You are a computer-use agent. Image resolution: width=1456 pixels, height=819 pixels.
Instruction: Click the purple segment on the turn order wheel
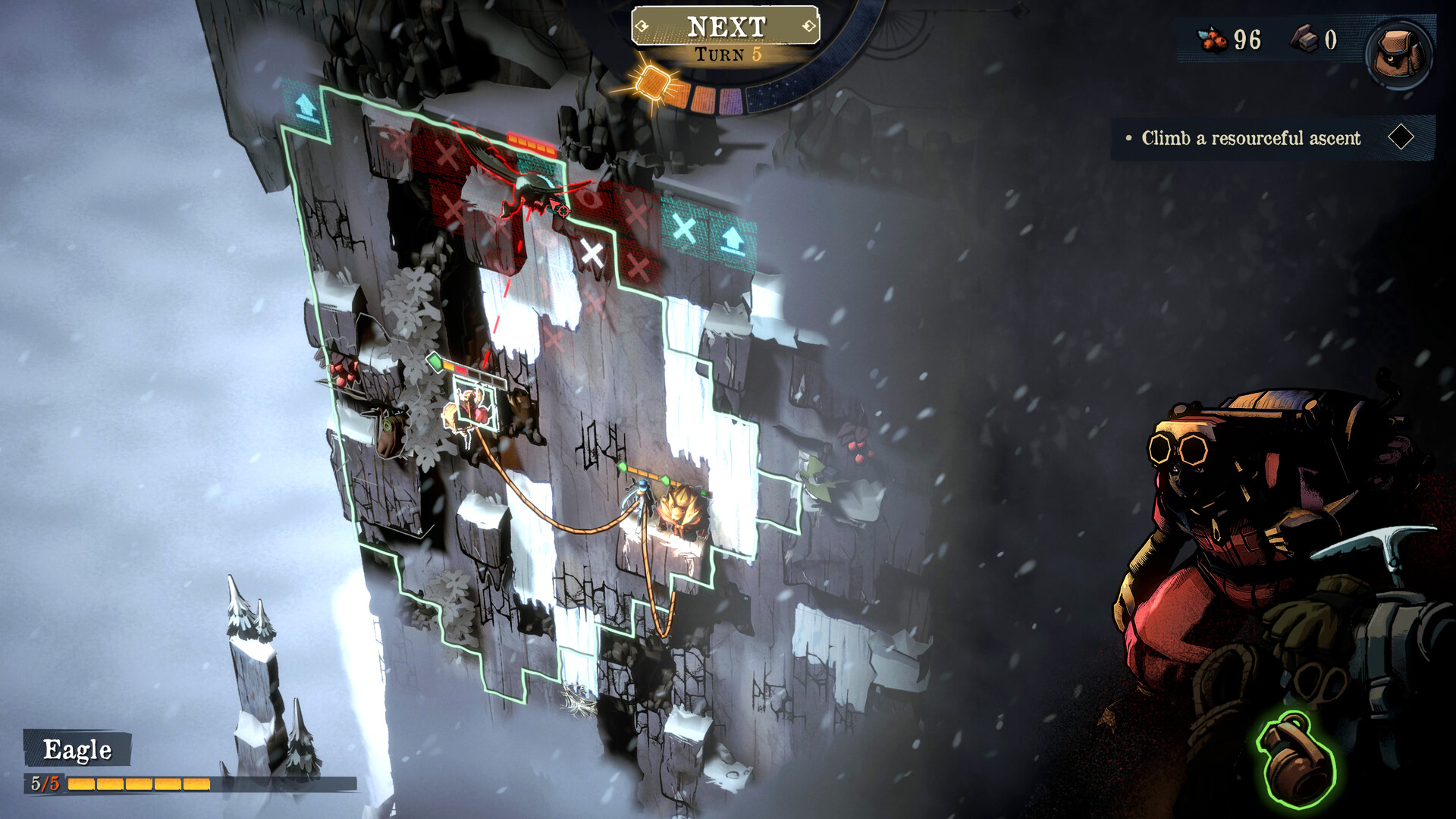point(732,102)
